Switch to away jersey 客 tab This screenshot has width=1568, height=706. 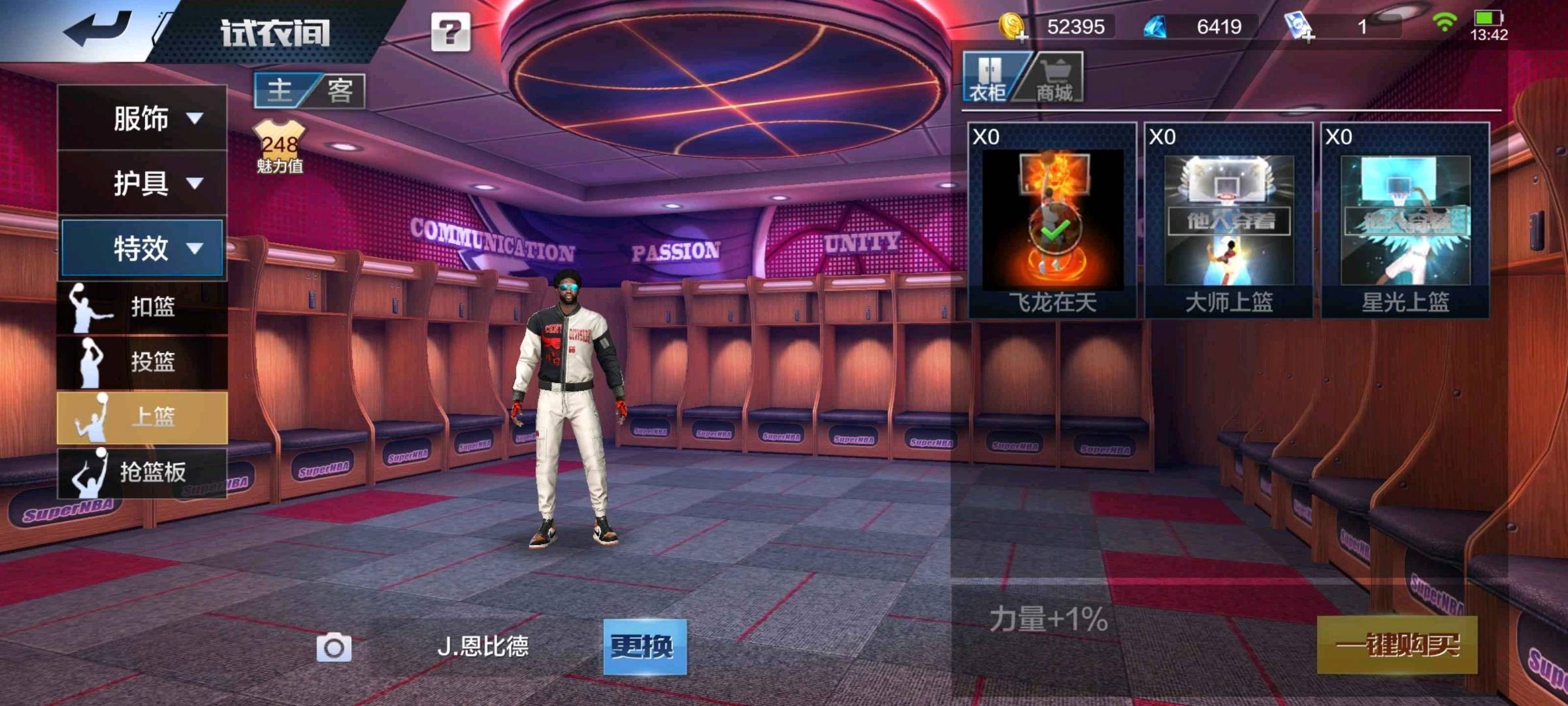pos(340,90)
